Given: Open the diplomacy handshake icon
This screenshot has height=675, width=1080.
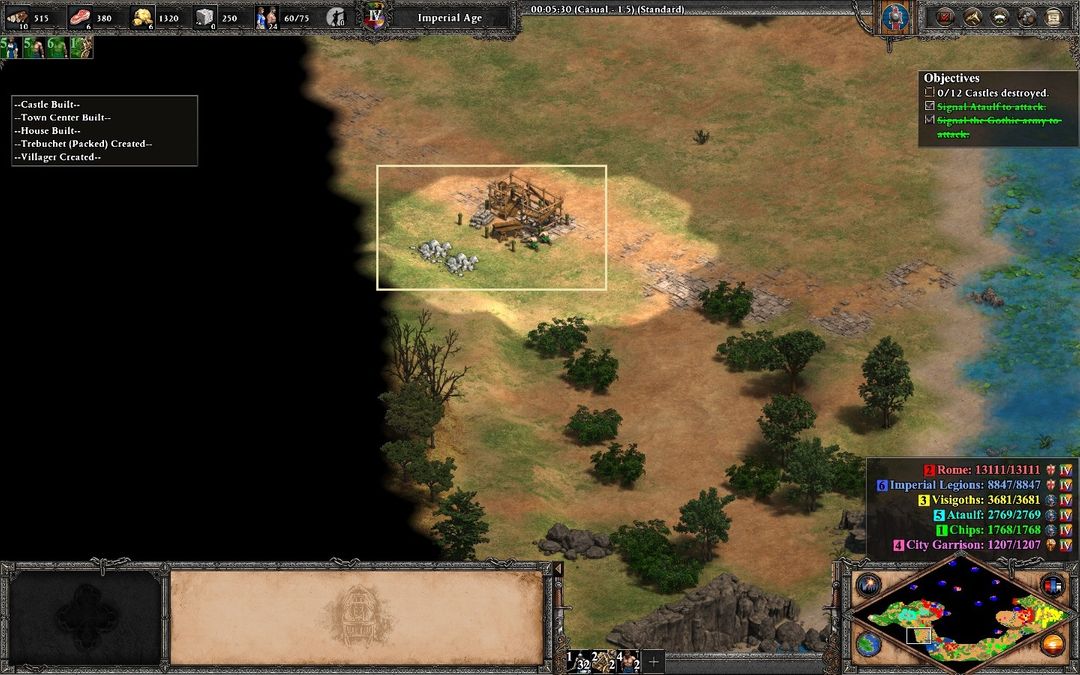Looking at the screenshot, I should click(999, 17).
